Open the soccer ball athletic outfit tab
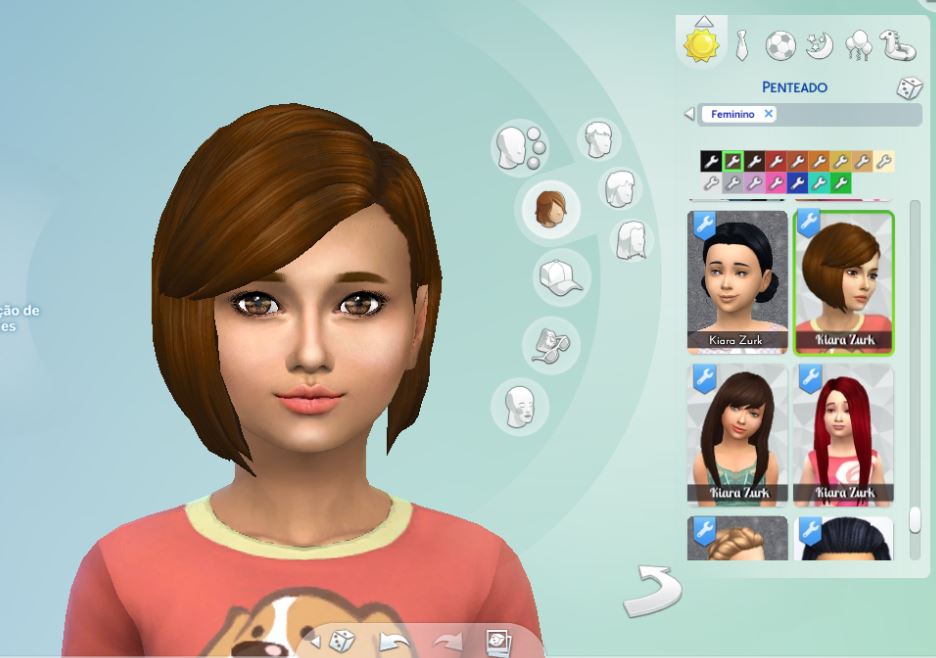936x658 pixels. (781, 44)
